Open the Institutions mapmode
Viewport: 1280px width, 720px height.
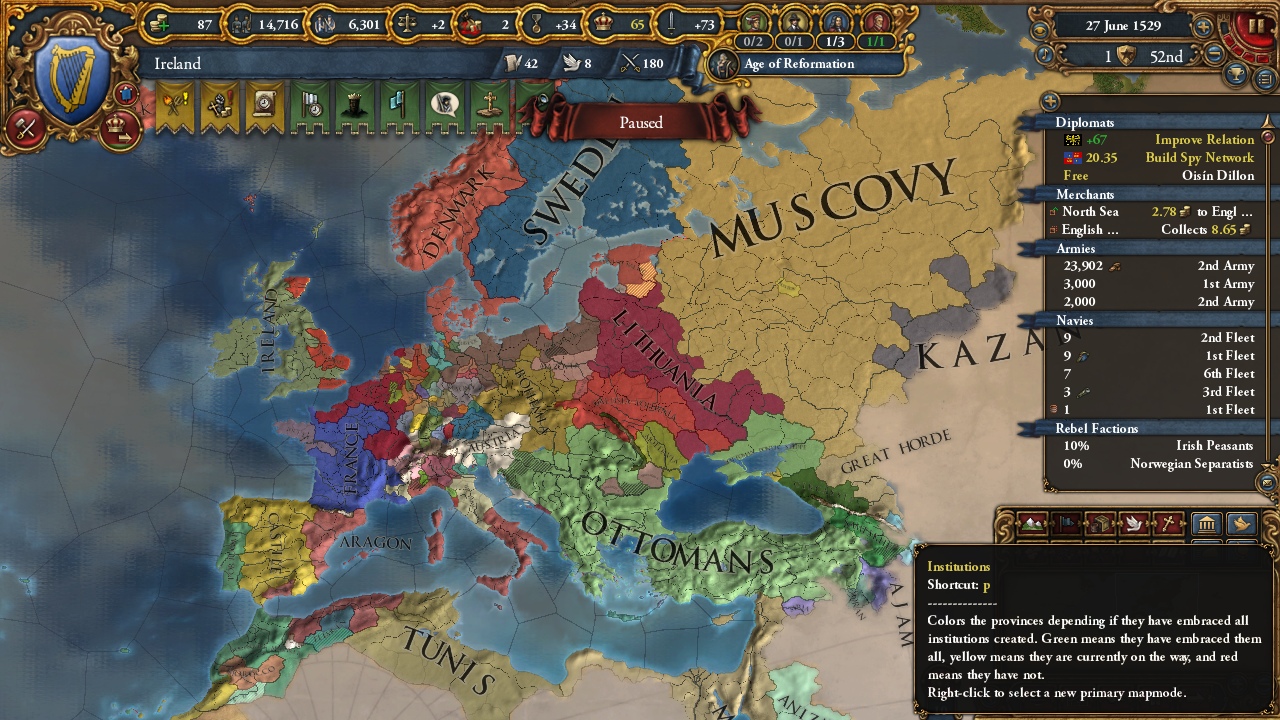[x=1206, y=522]
